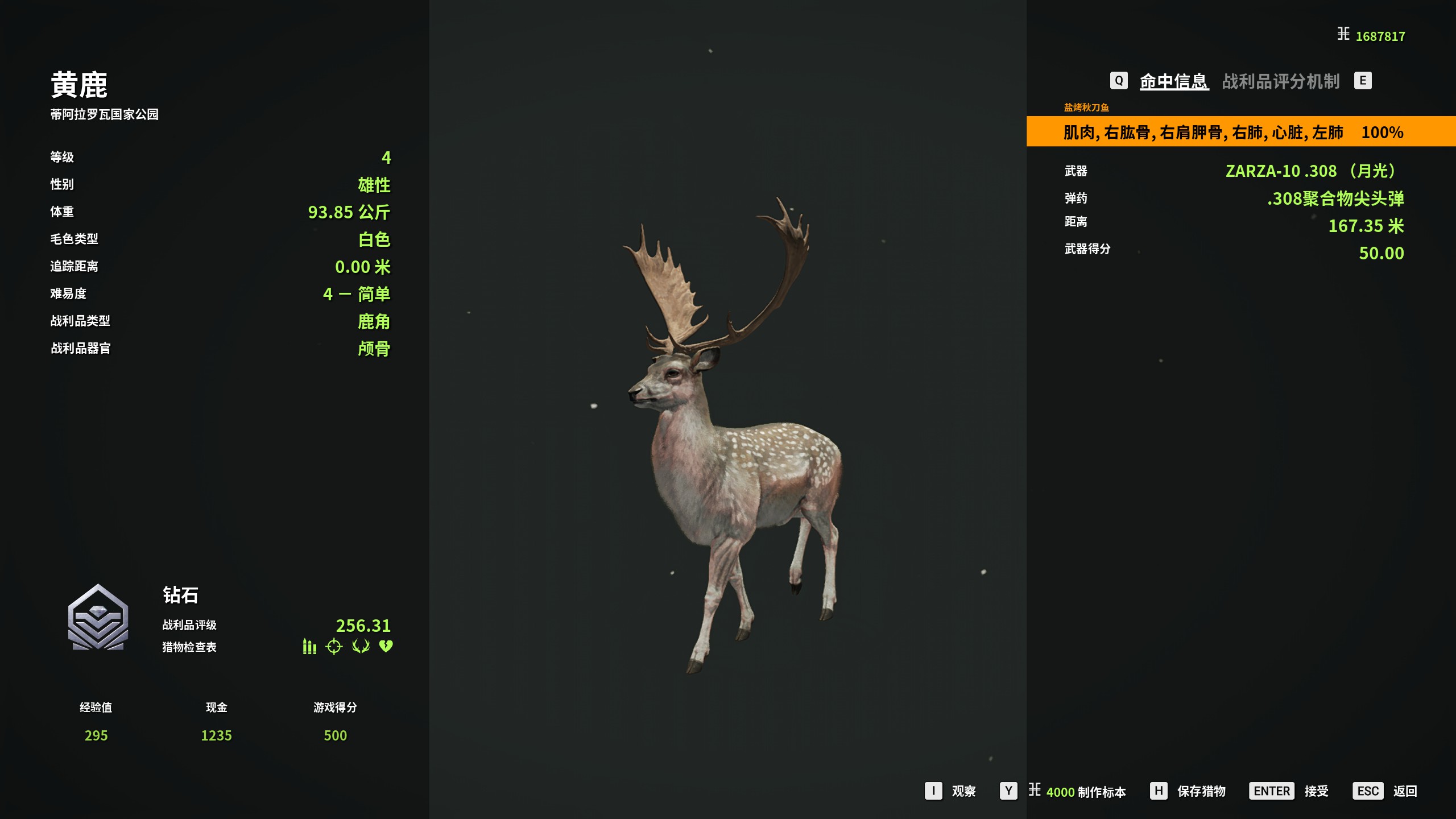Open the 战利品评分机制 tab
Screen dimensions: 1456x819
[x=1280, y=81]
